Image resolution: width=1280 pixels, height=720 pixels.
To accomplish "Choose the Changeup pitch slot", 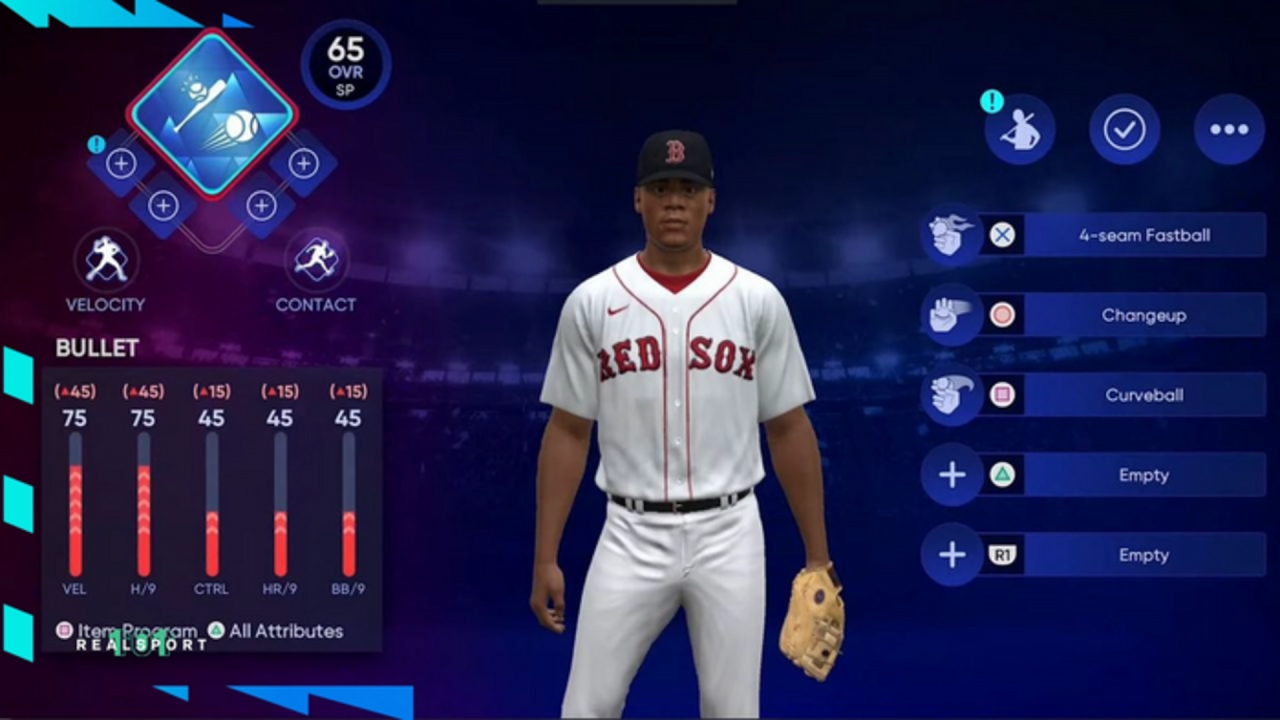I will tap(1143, 315).
